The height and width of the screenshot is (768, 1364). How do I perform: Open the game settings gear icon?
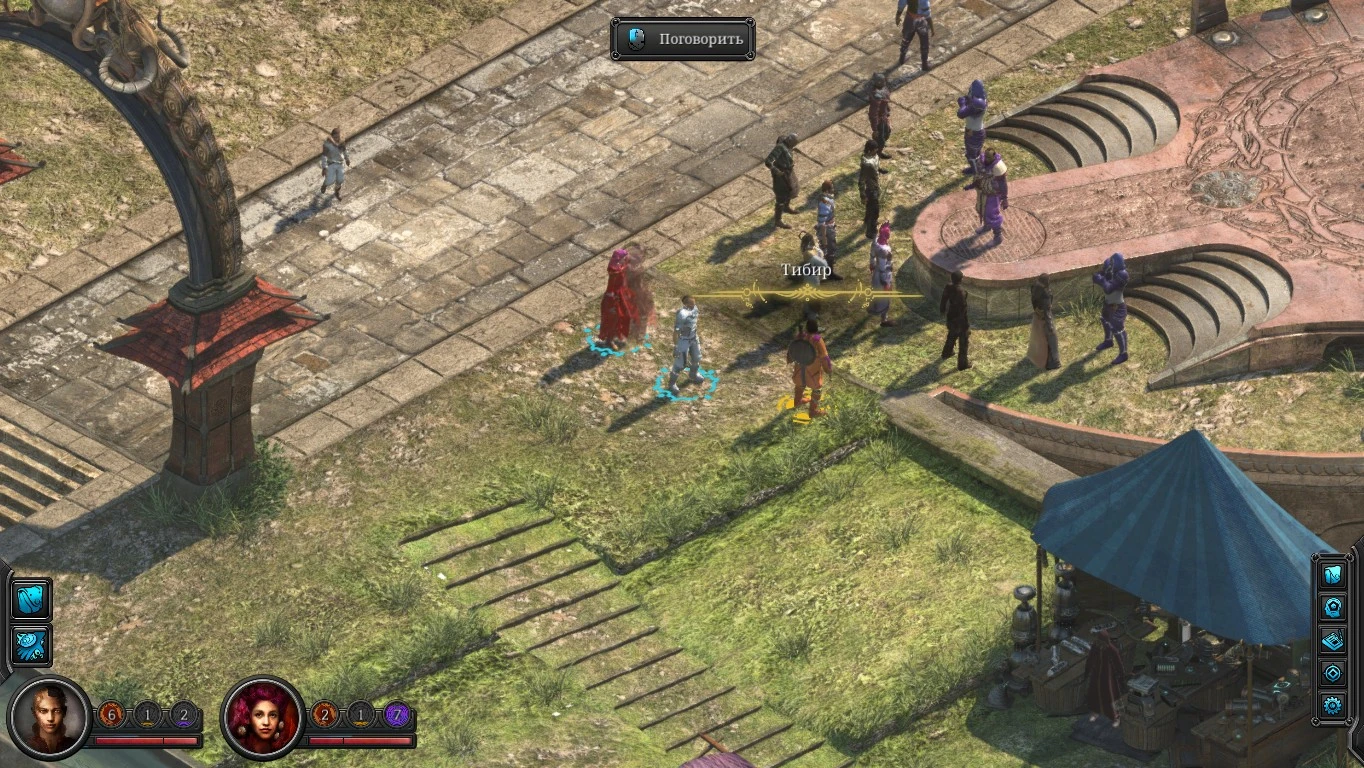coord(1333,704)
